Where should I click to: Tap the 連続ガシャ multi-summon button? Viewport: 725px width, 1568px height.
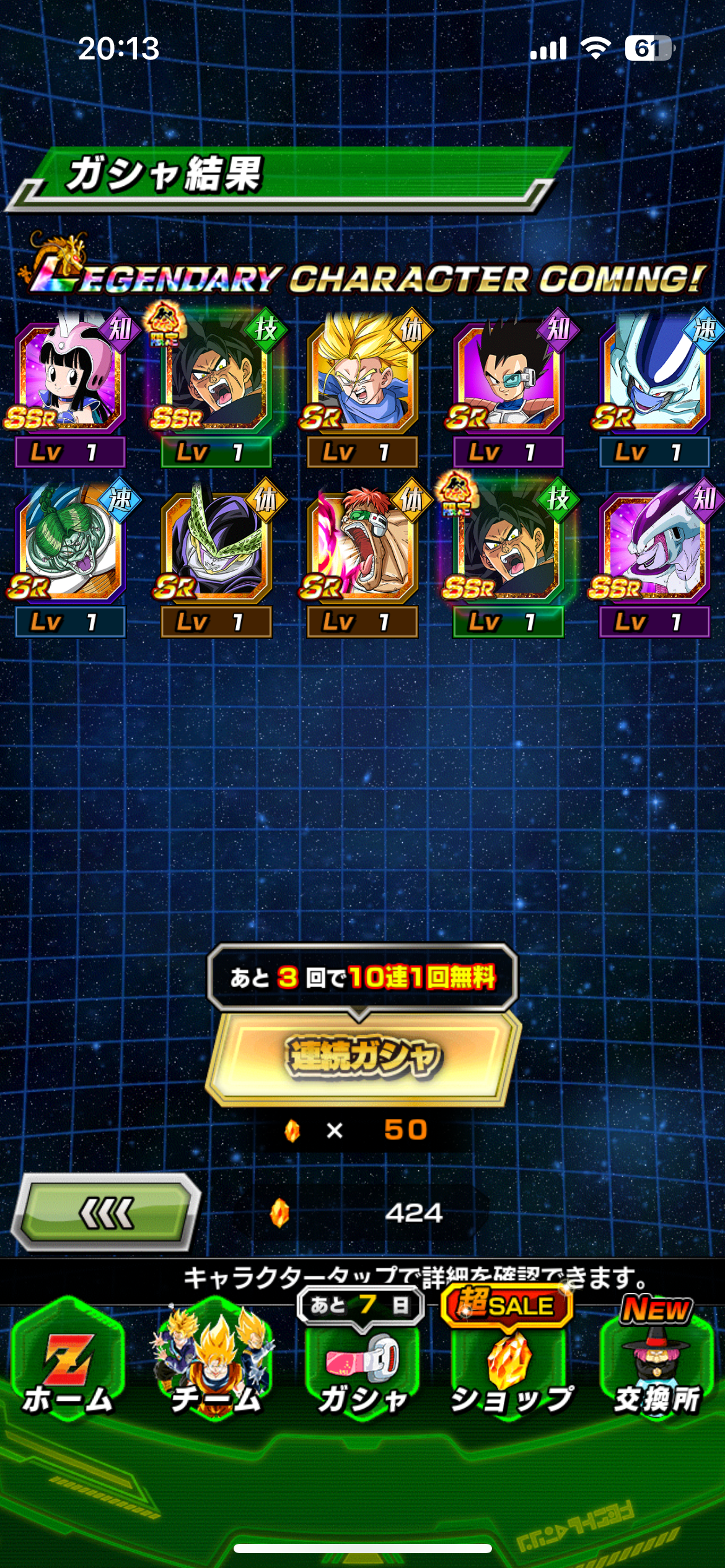point(364,1056)
